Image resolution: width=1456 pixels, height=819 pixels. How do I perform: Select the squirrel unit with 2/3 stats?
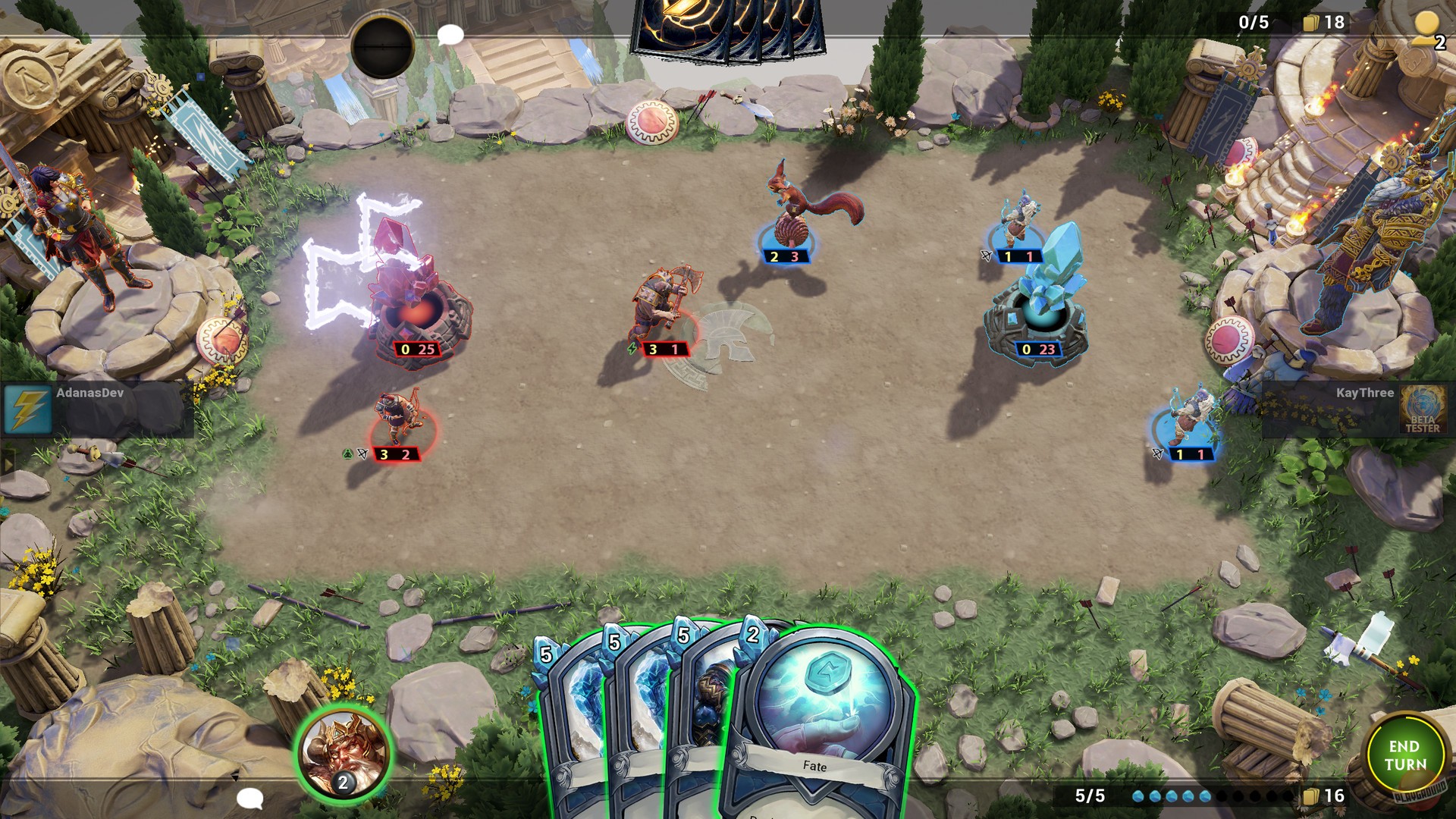point(783,212)
